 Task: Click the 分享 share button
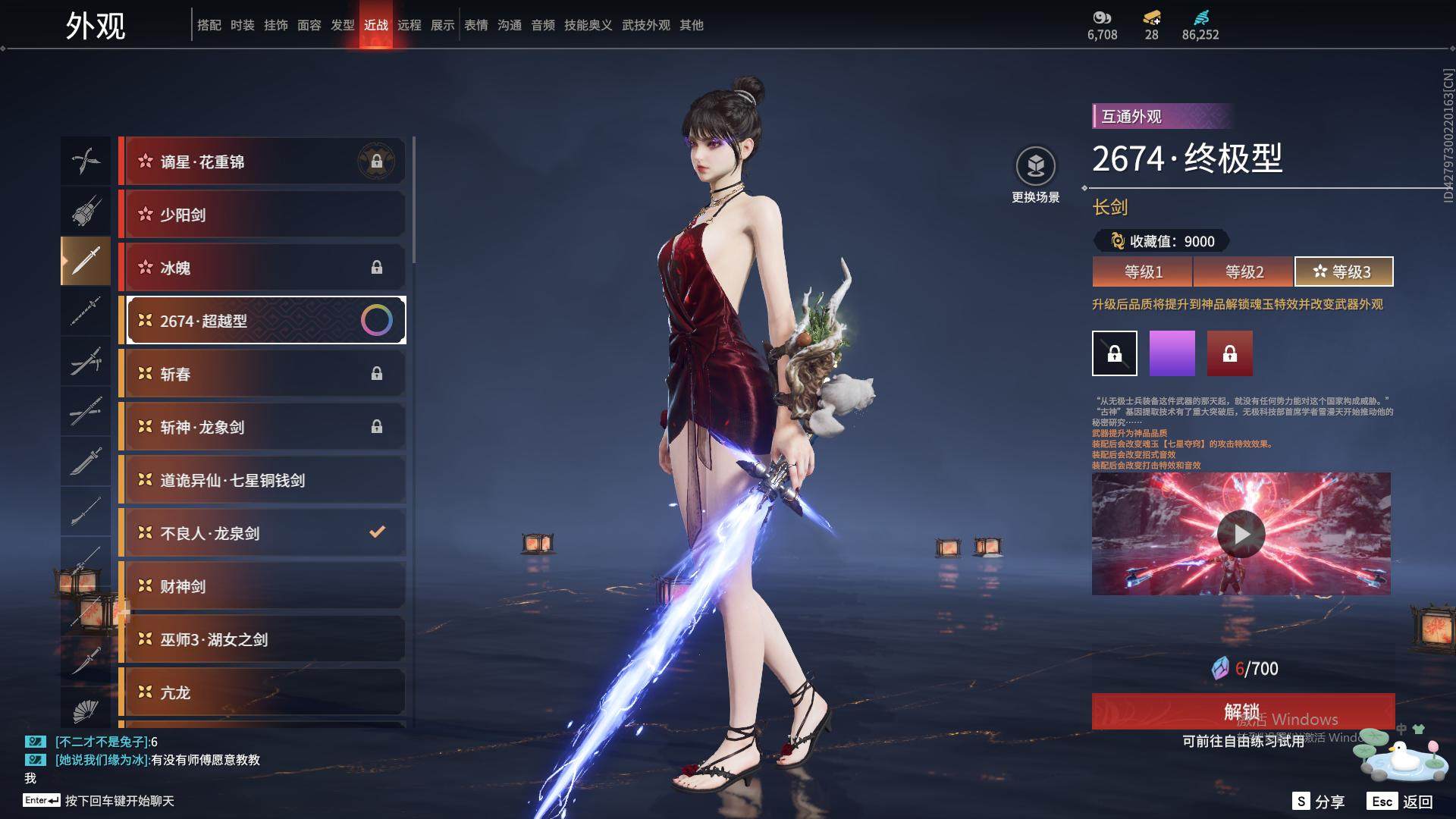[1319, 802]
